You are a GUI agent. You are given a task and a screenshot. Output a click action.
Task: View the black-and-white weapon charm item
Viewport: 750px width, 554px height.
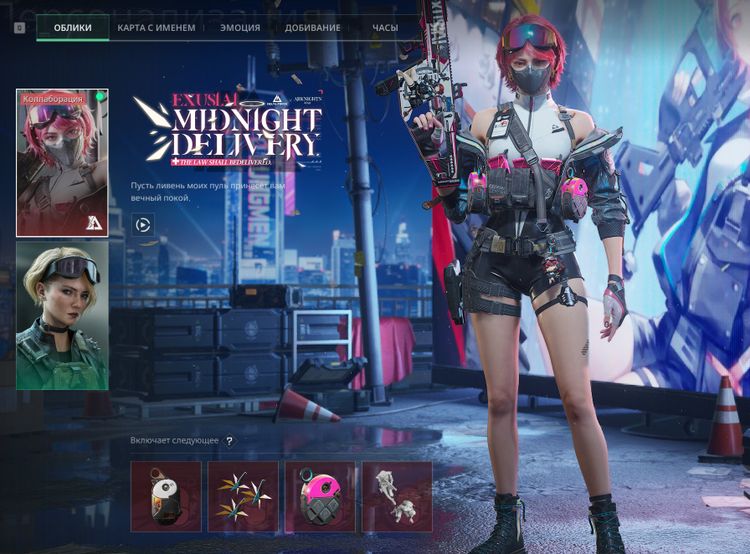point(166,496)
